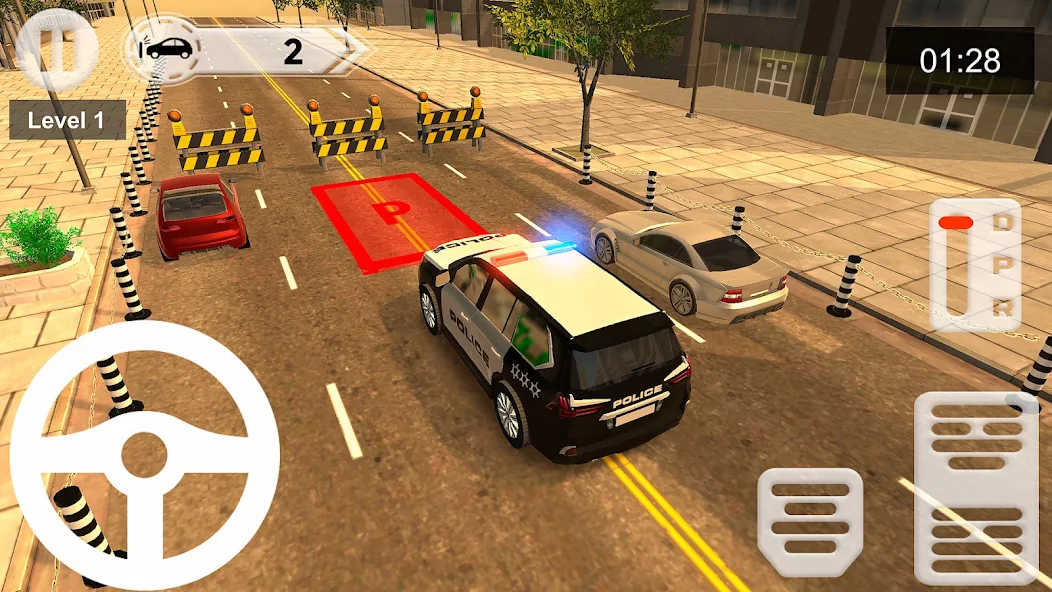Pause the game with the pause button
The width and height of the screenshot is (1052, 592).
(55, 48)
